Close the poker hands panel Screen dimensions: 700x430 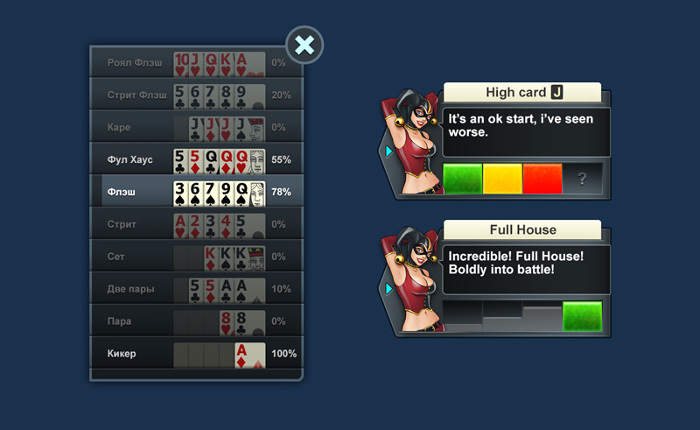[x=306, y=45]
